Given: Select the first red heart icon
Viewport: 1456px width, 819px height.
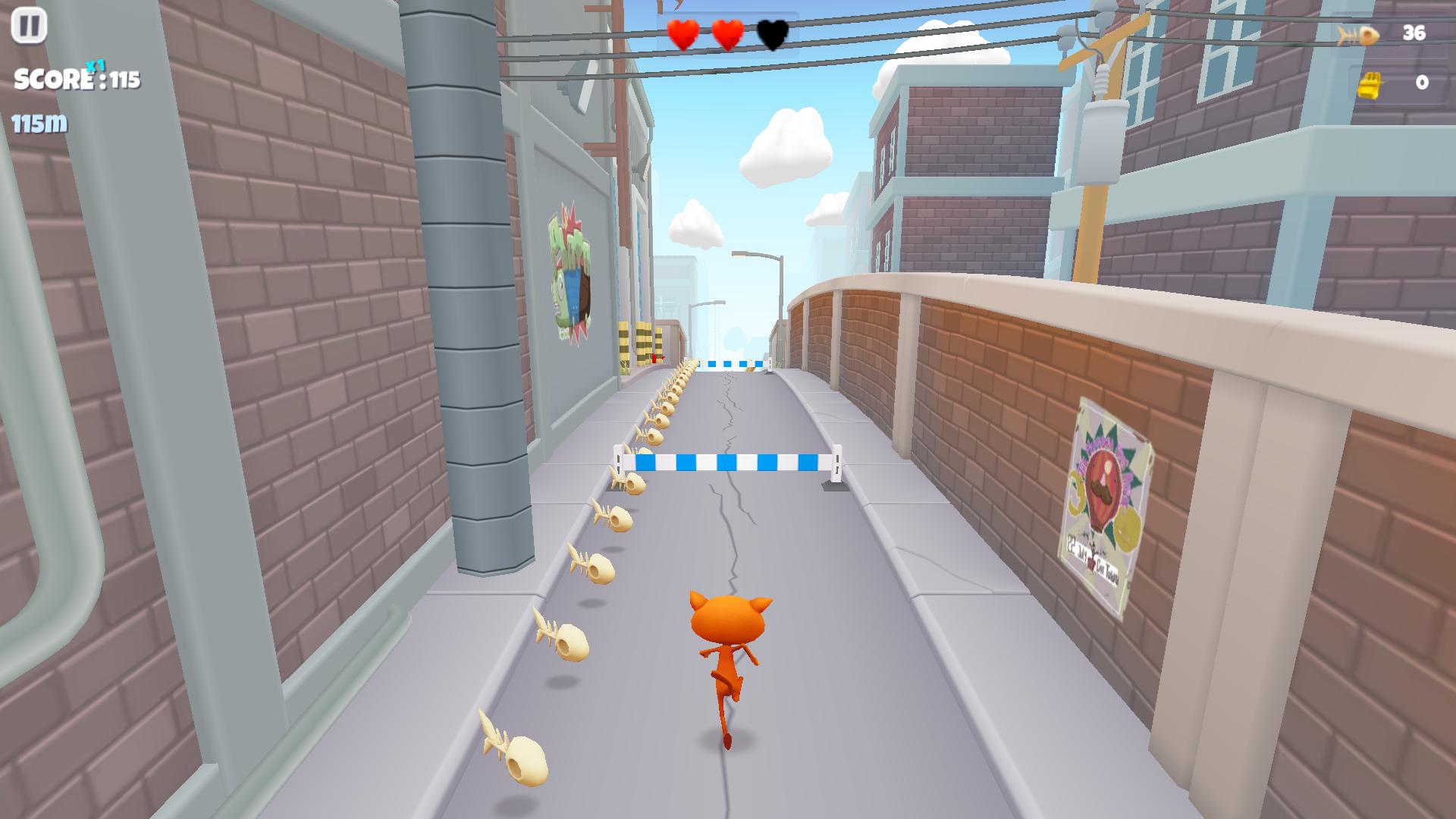Looking at the screenshot, I should pyautogui.click(x=682, y=34).
